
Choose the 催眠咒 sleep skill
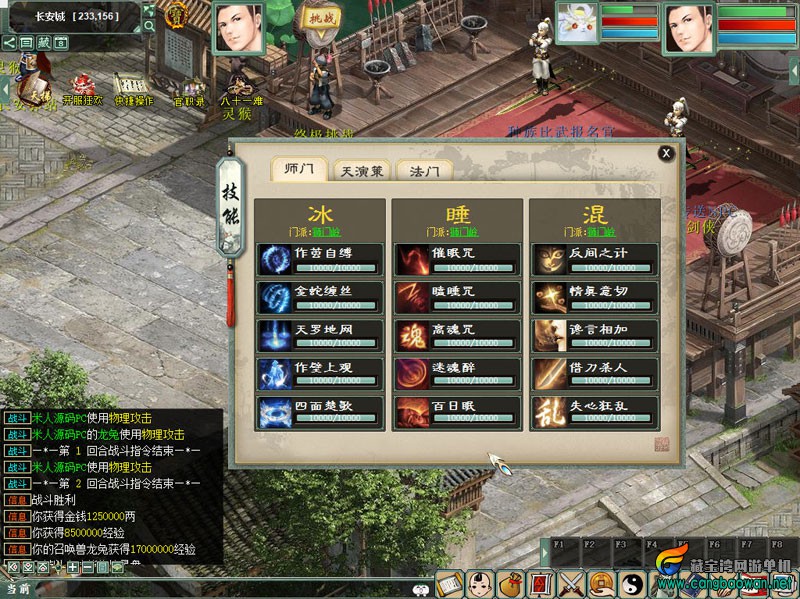pyautogui.click(x=457, y=258)
